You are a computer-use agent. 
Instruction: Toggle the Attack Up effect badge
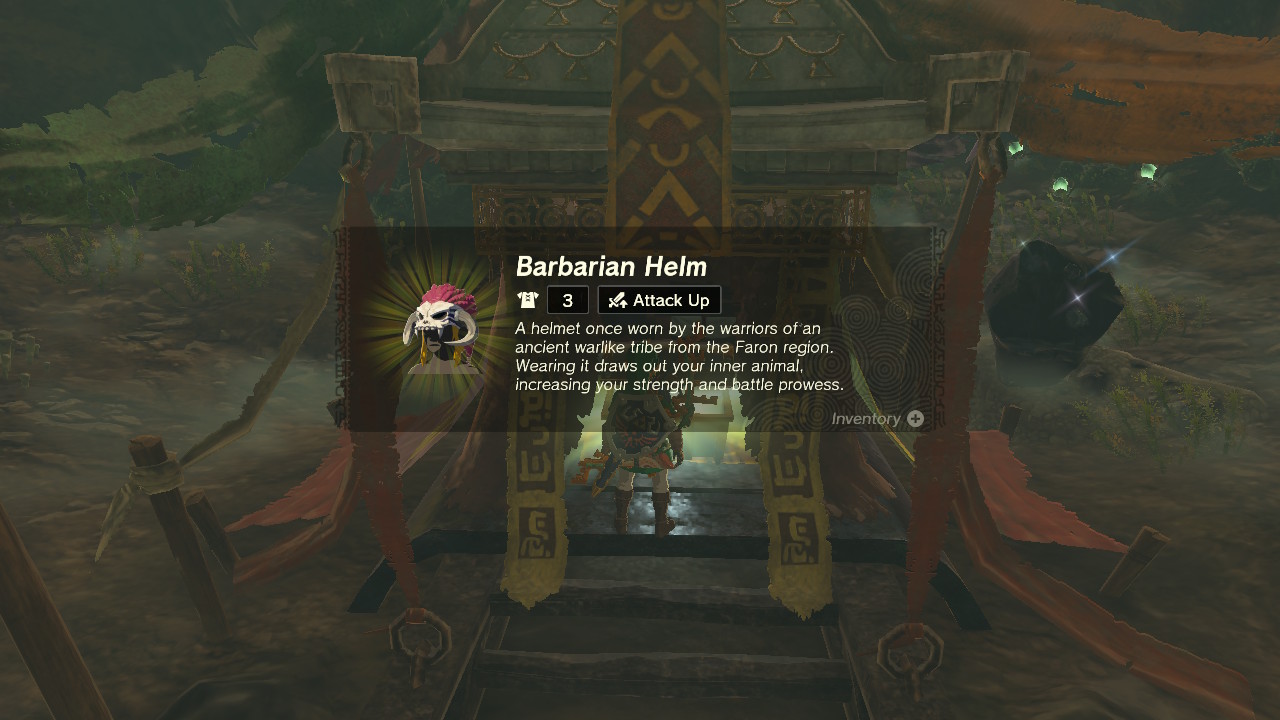click(658, 299)
